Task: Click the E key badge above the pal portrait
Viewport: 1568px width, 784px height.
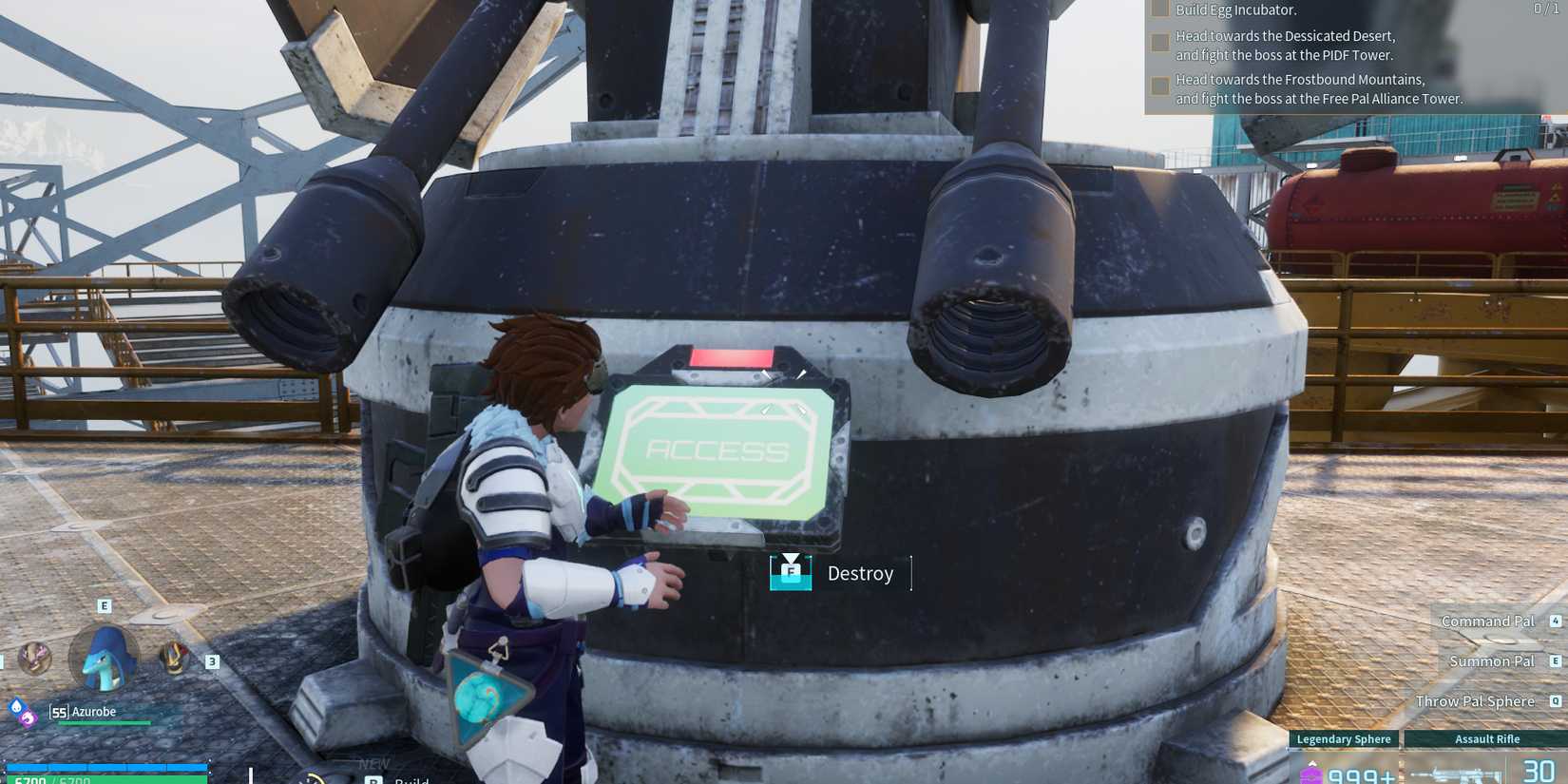Action: coord(104,605)
